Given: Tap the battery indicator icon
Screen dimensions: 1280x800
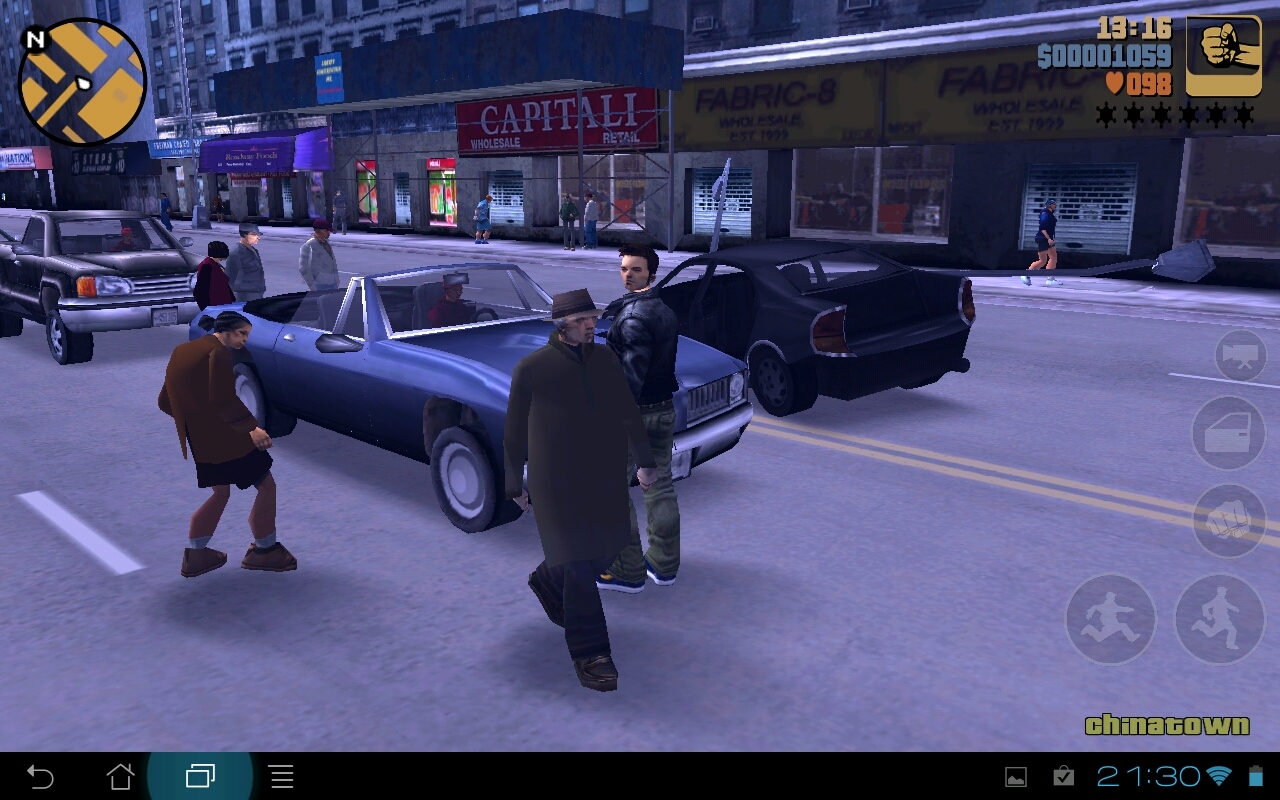Looking at the screenshot, I should coord(1254,775).
